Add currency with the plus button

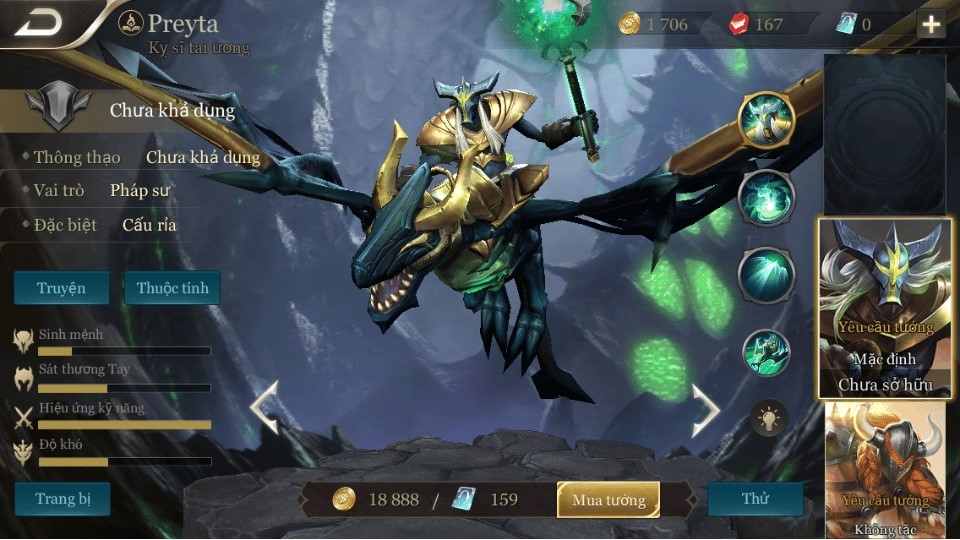click(931, 24)
